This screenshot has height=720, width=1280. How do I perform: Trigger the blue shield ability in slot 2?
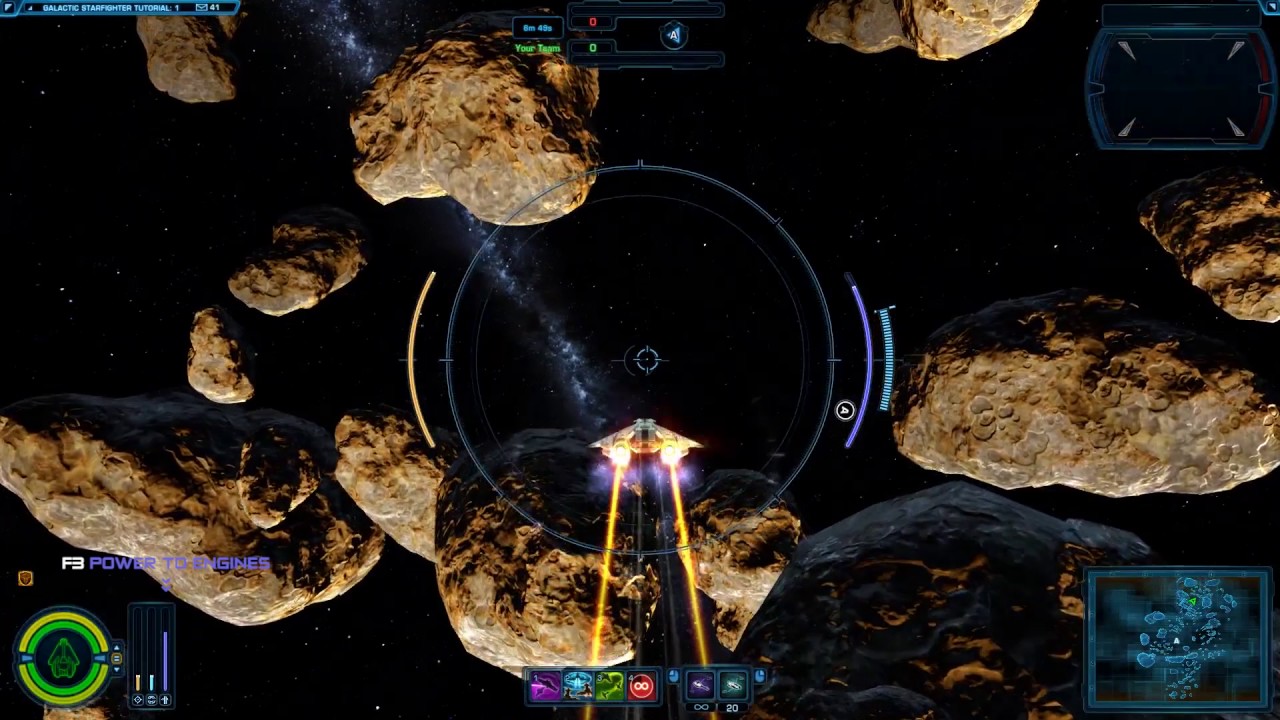click(x=577, y=686)
